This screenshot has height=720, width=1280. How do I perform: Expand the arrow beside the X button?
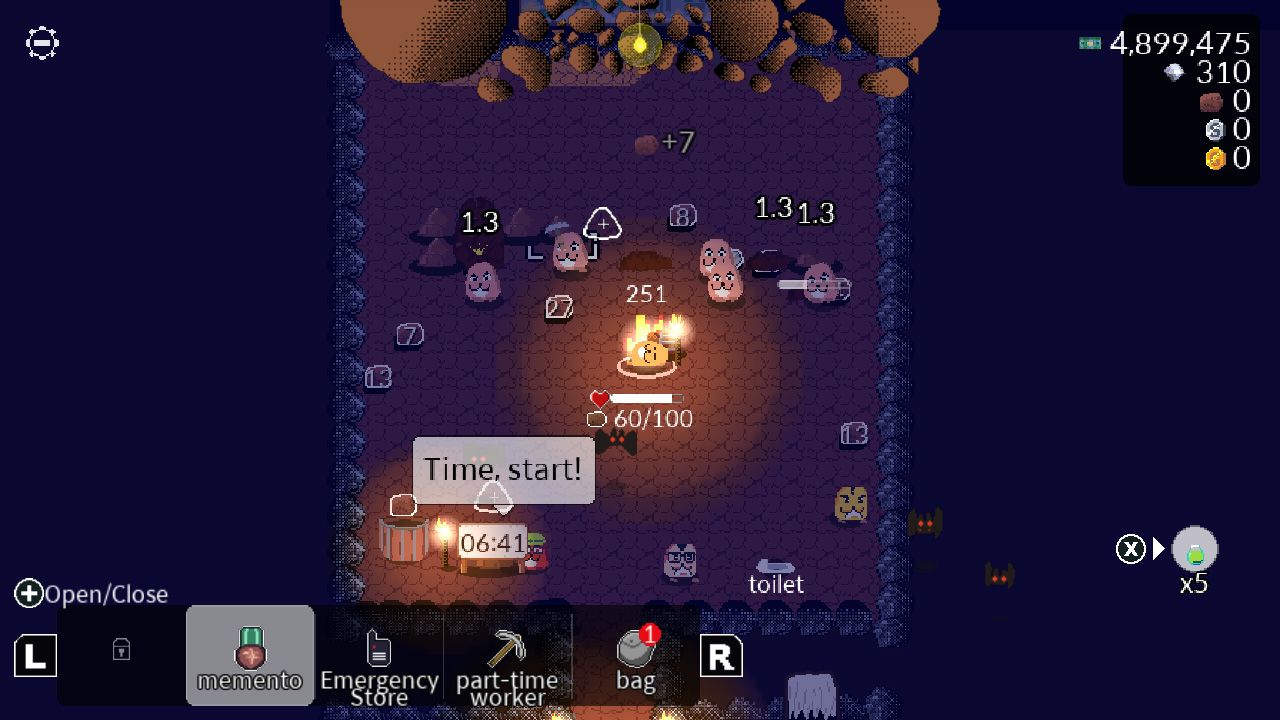(1158, 548)
